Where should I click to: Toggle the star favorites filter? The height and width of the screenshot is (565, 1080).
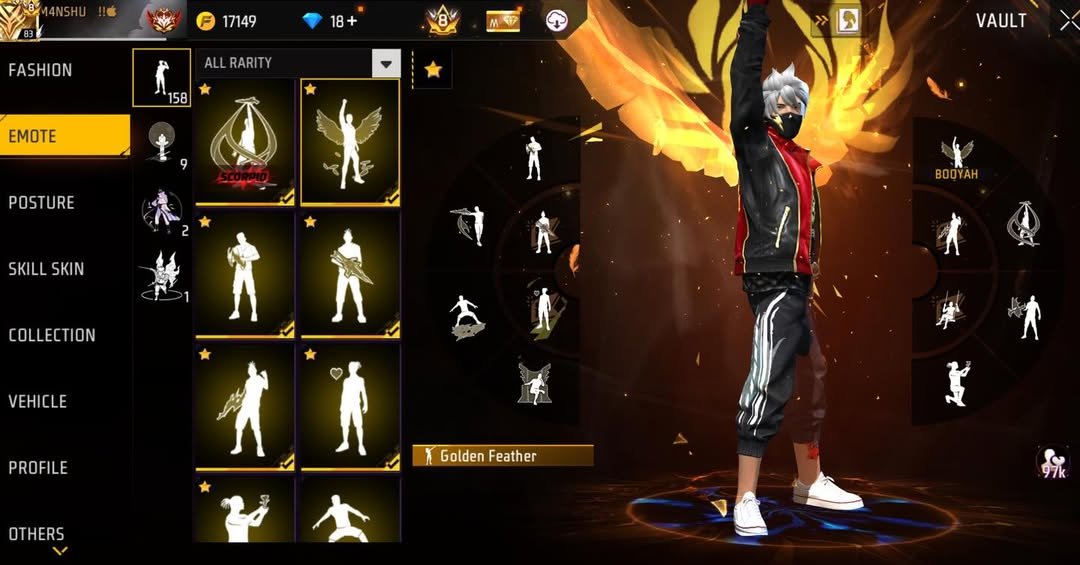[x=433, y=69]
